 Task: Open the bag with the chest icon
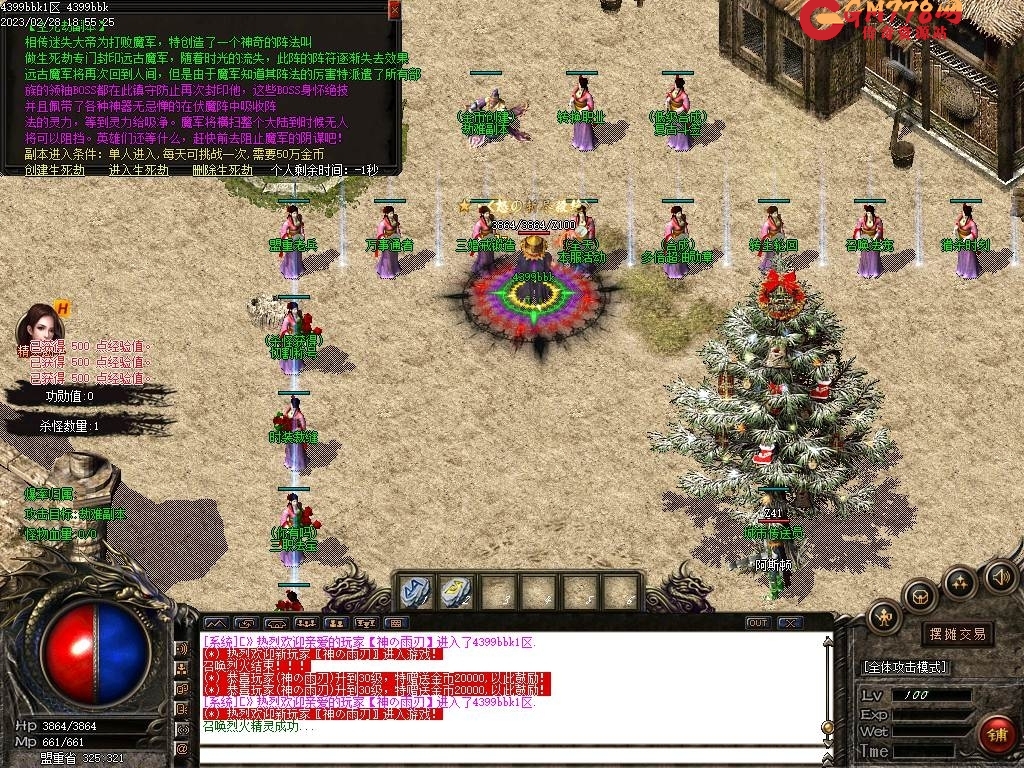(x=919, y=597)
